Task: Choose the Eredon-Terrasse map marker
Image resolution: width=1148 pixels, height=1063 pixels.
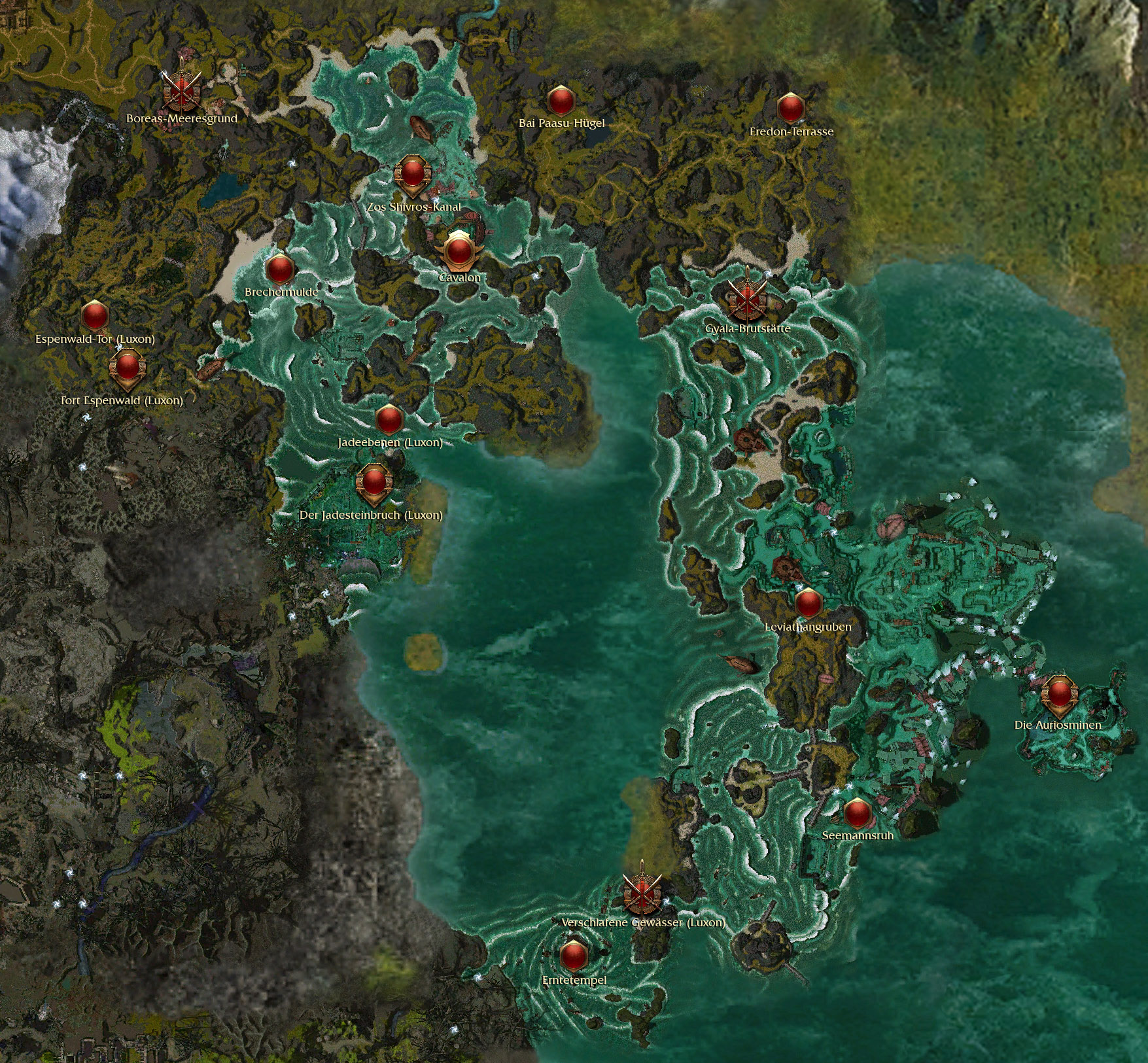Action: 790,108
